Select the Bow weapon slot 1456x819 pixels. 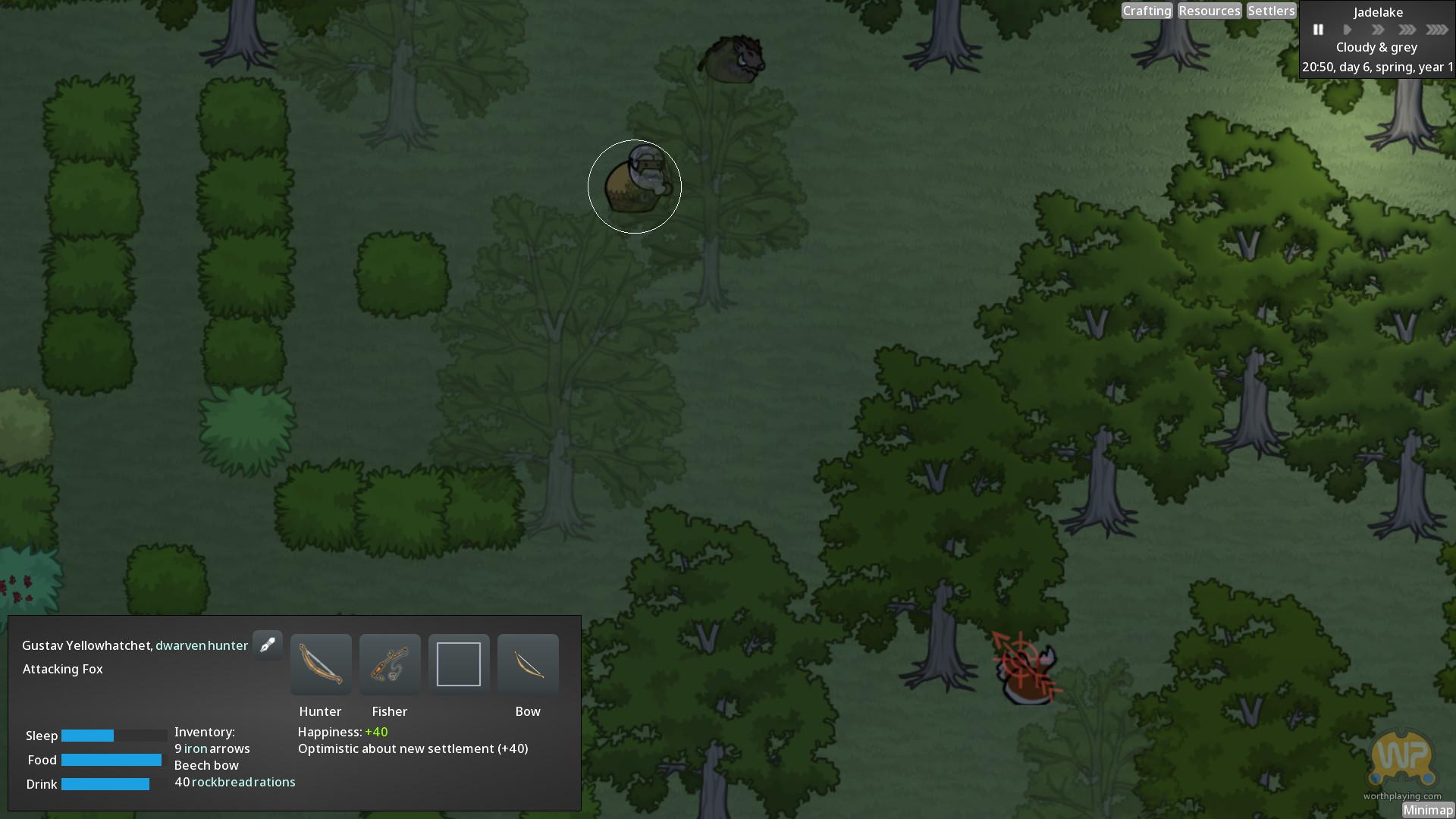(x=528, y=664)
